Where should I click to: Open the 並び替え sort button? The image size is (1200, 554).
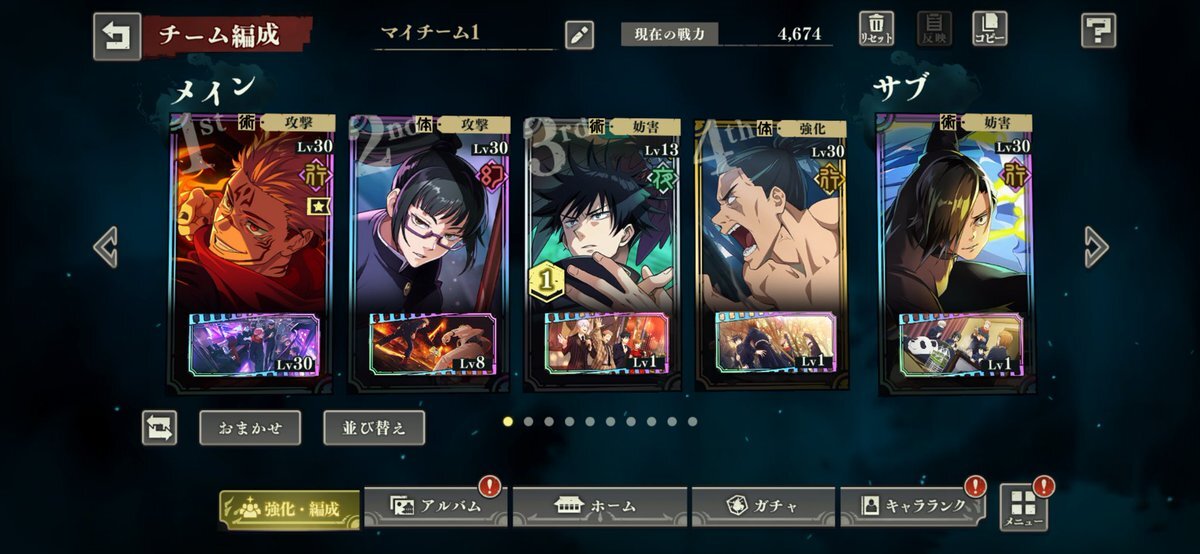tap(374, 428)
